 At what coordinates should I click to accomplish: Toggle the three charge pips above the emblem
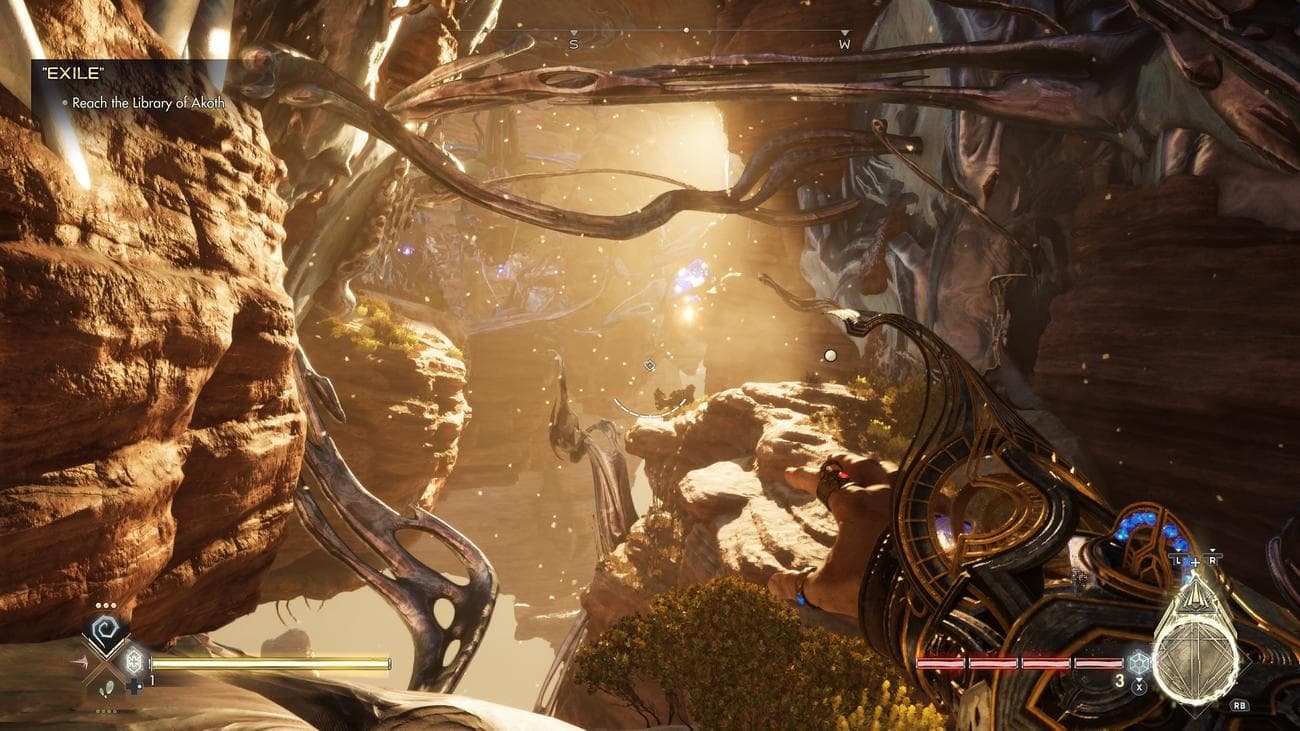point(105,605)
